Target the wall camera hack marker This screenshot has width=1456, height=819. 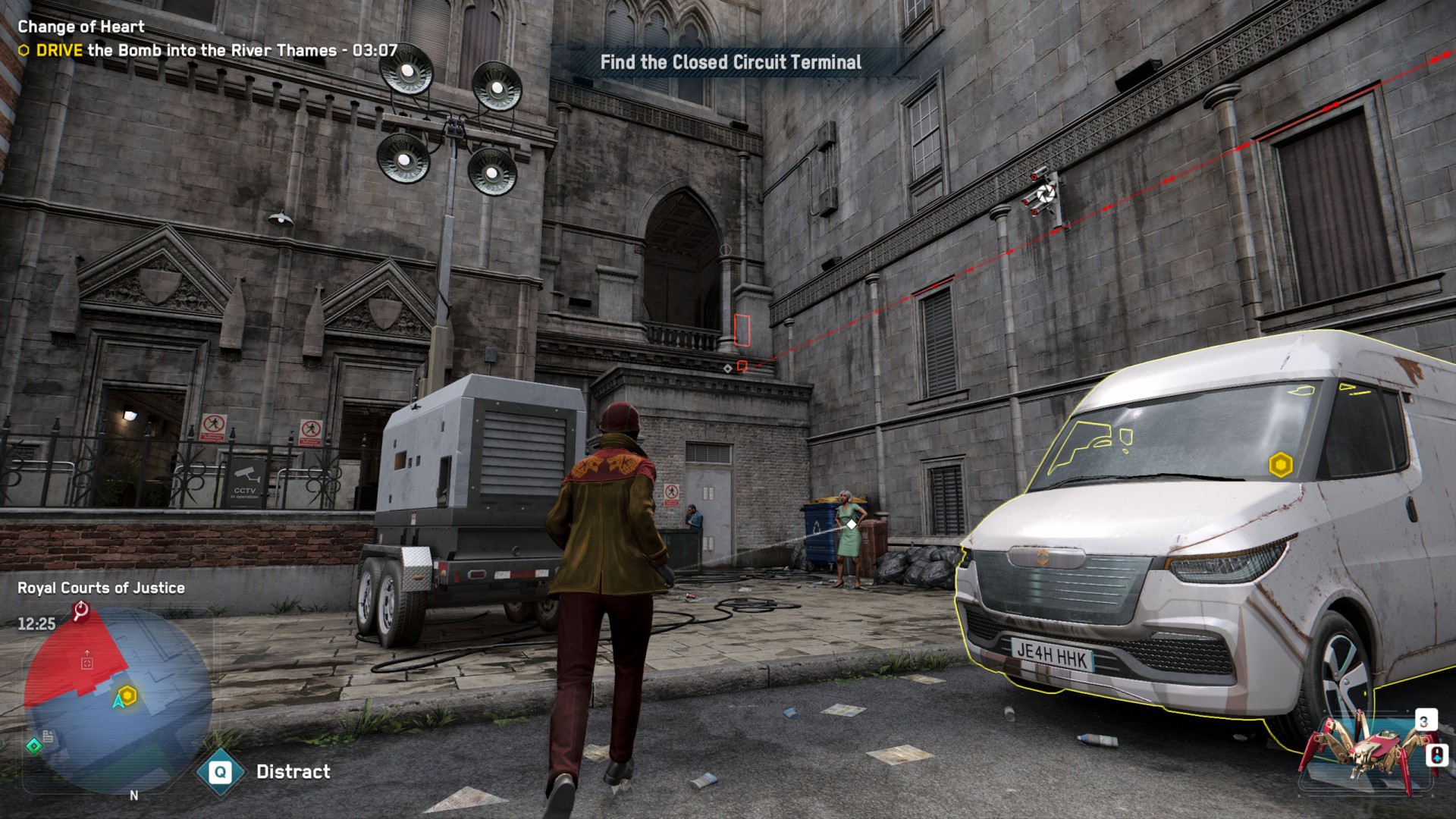coord(1046,193)
